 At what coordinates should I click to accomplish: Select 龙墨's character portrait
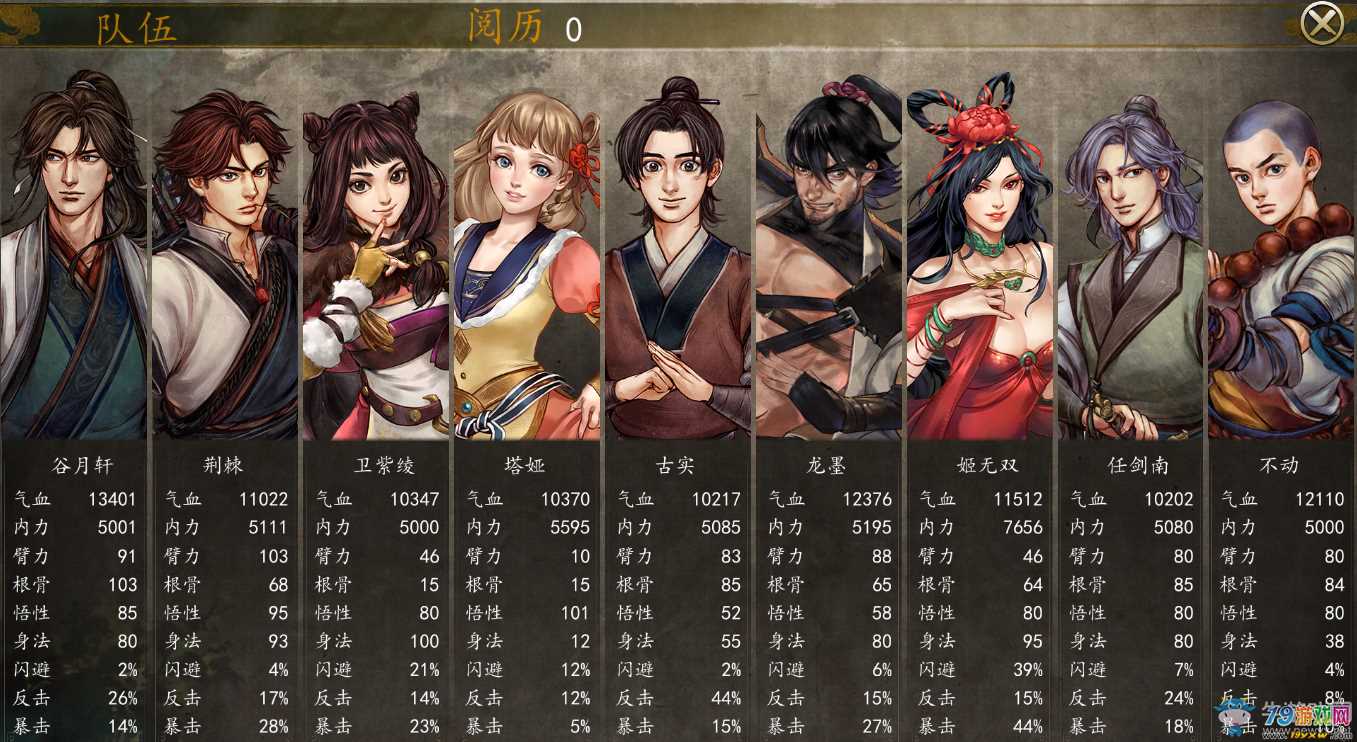828,250
